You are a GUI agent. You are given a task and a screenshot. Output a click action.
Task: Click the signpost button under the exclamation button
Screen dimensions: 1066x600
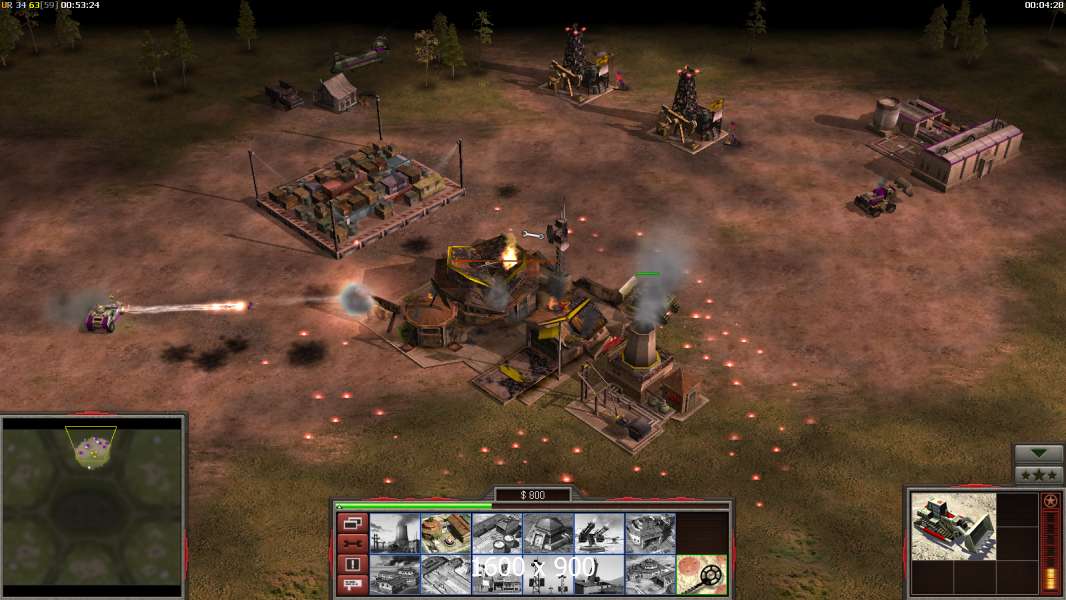(351, 584)
